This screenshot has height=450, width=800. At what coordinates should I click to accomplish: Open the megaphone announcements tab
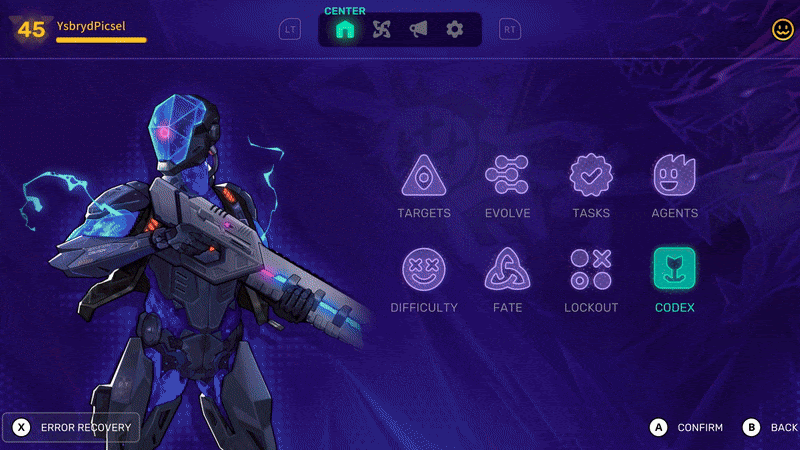[x=418, y=30]
